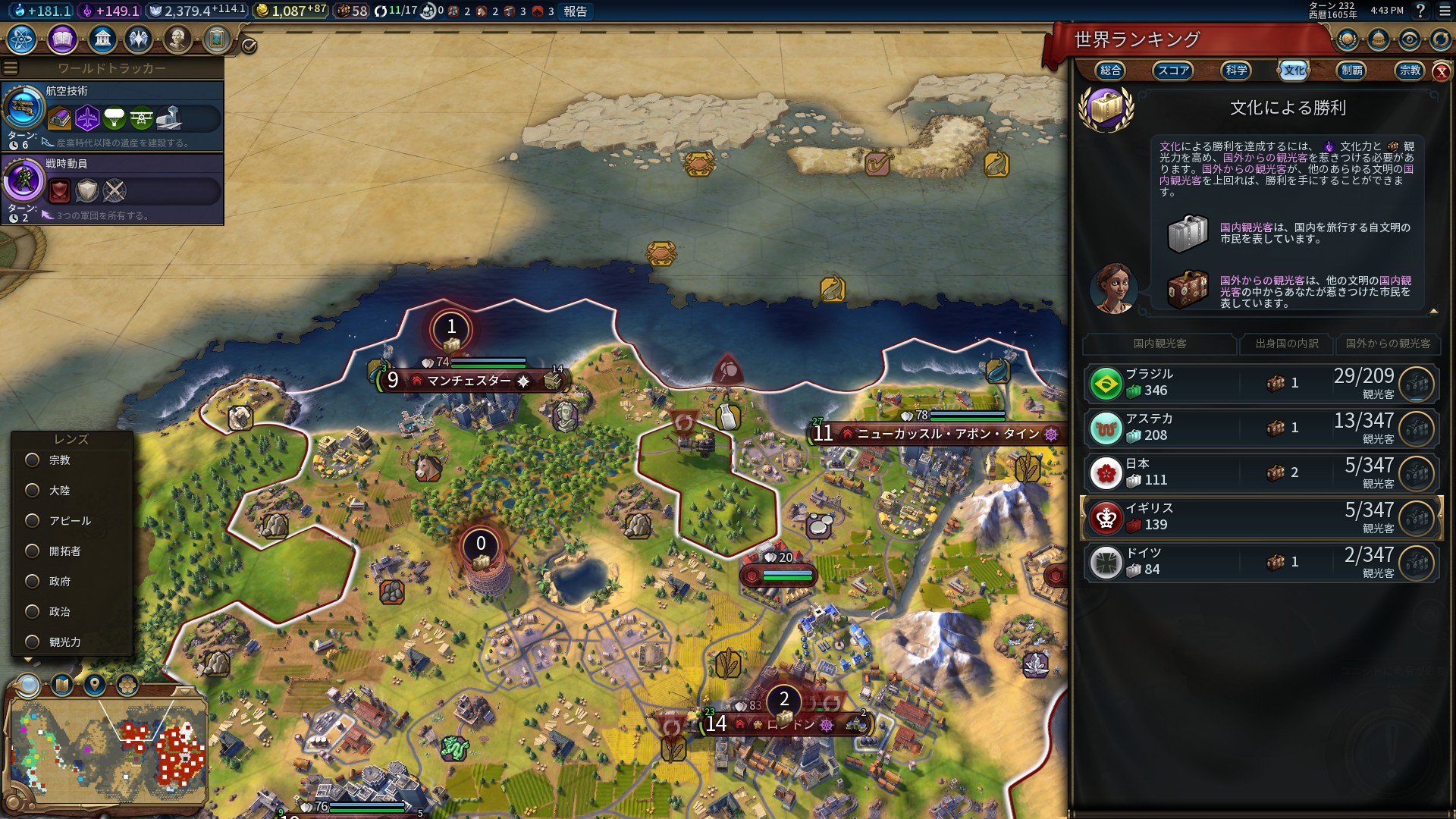The width and height of the screenshot is (1456, 819).
Task: Select the マンチェスター city banner
Action: 469,381
